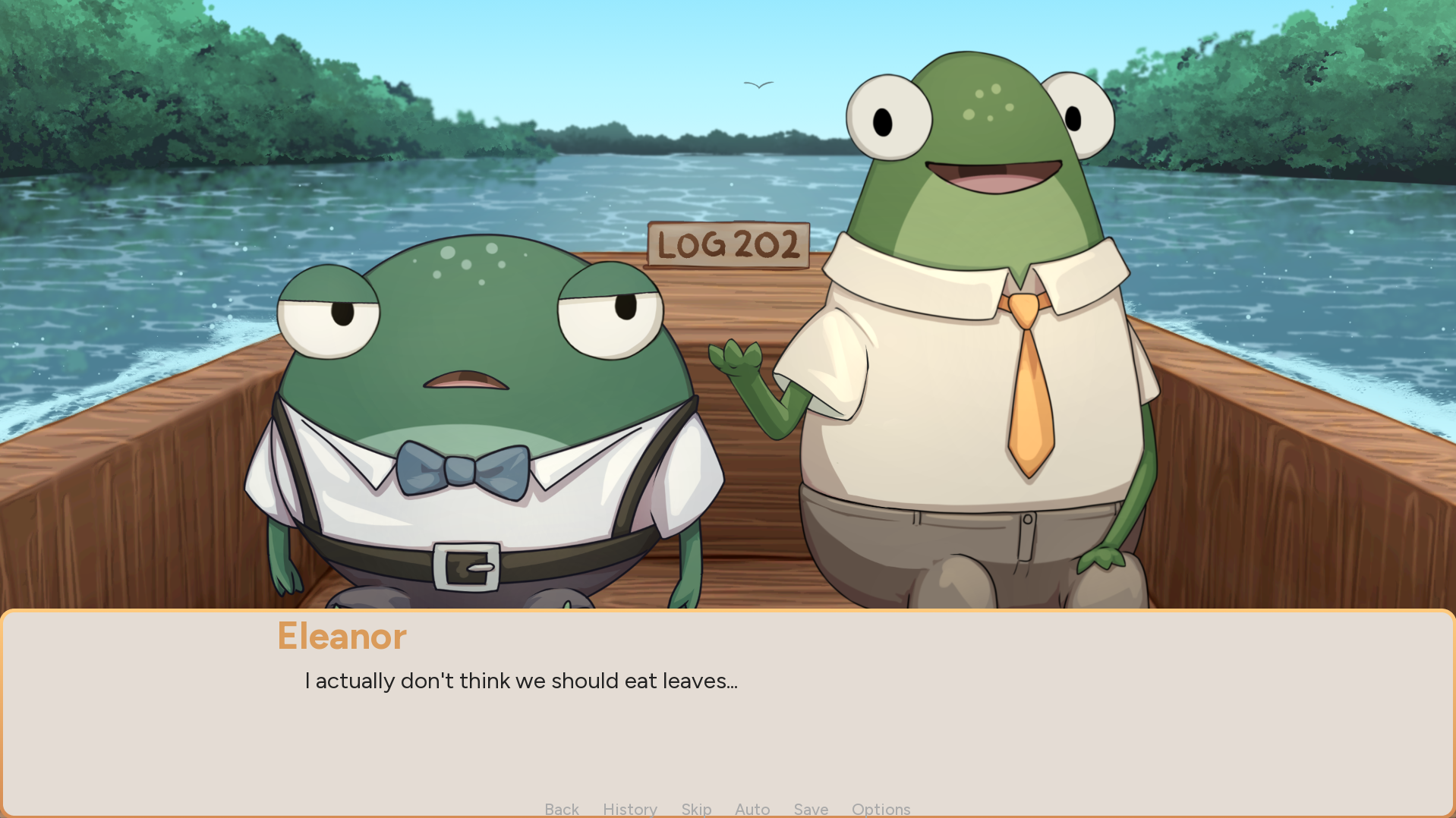Screen dimensions: 1456x818
Task: Toggle Auto-advance reading mode
Action: tap(752, 809)
